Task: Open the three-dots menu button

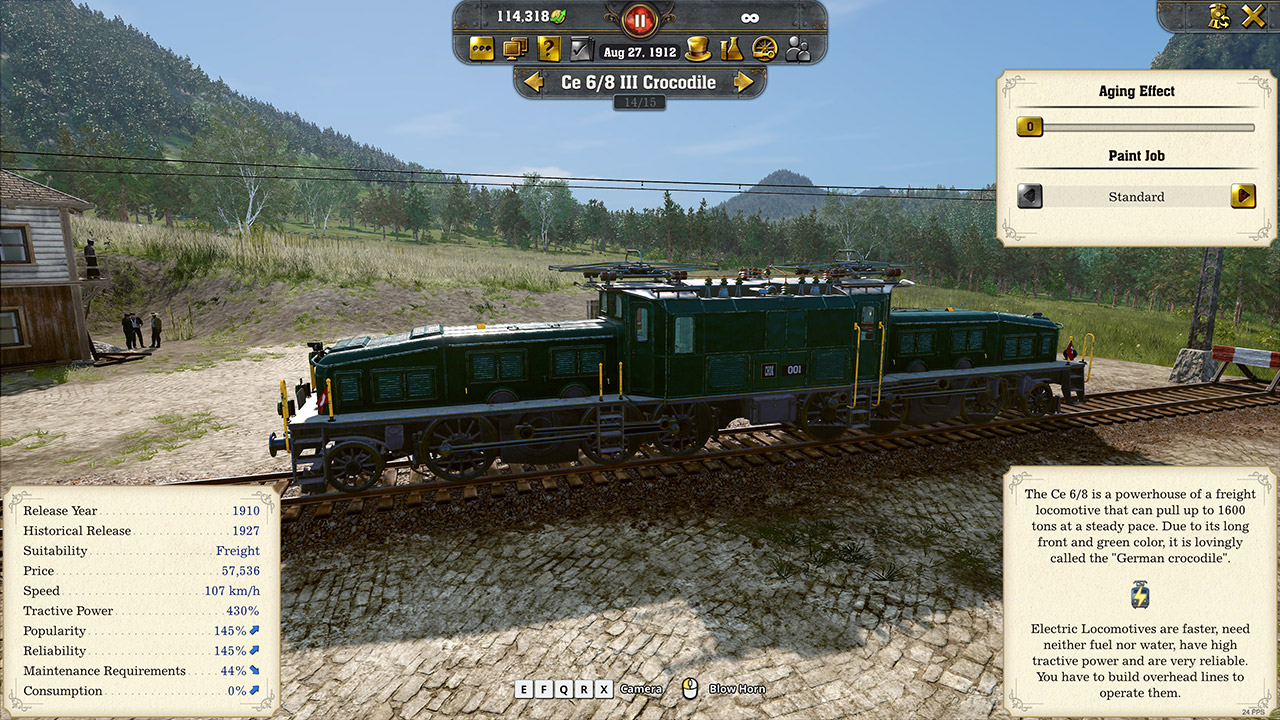Action: 482,48
